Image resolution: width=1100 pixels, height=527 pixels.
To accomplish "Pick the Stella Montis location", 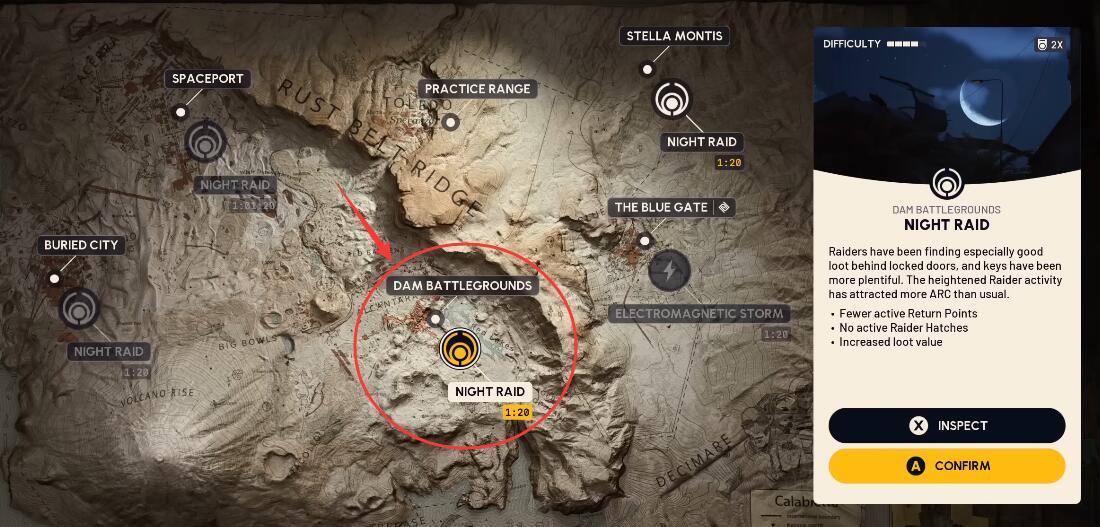I will pyautogui.click(x=674, y=36).
